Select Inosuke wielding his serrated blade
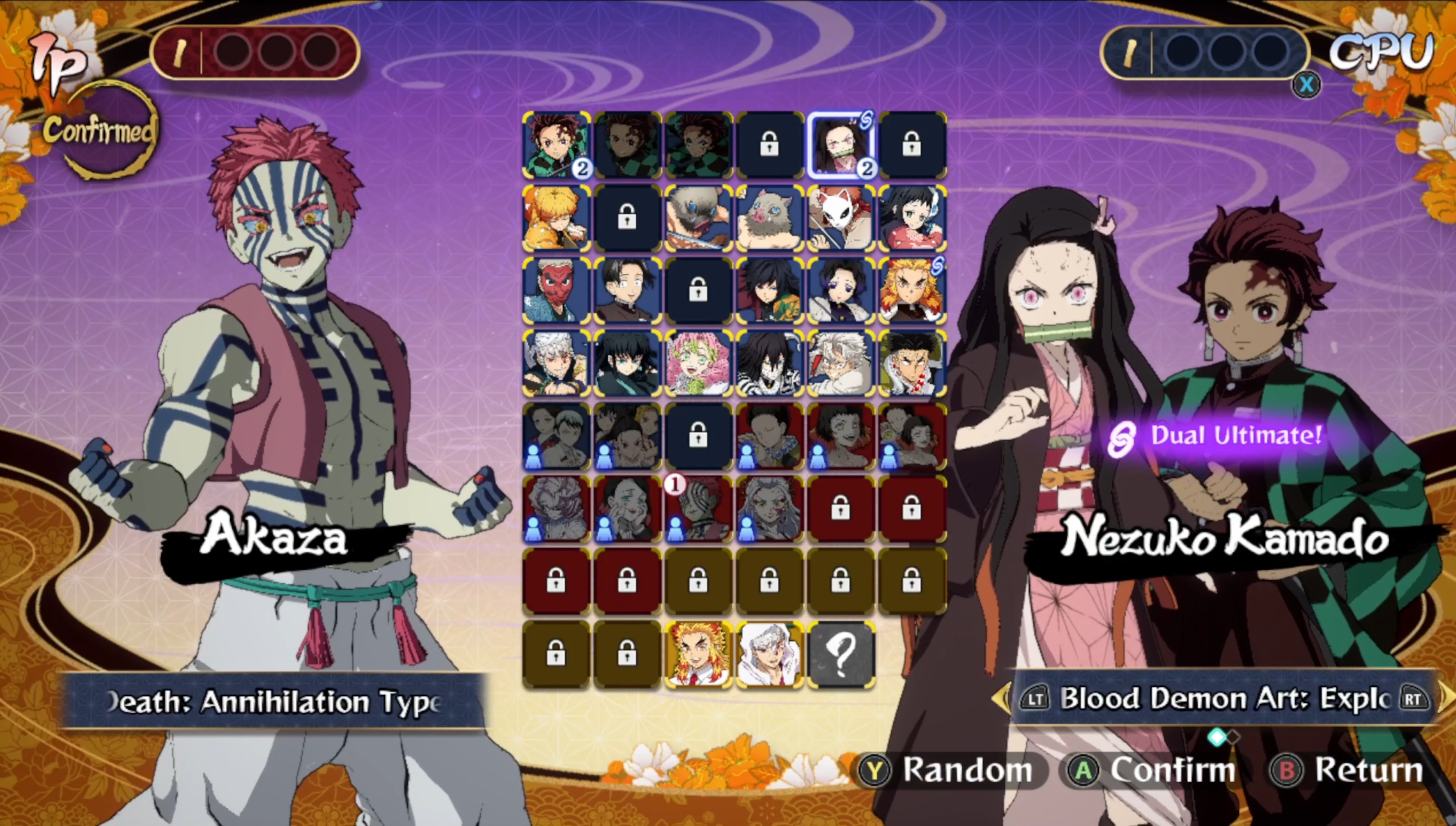This screenshot has height=826, width=1456. tap(698, 218)
